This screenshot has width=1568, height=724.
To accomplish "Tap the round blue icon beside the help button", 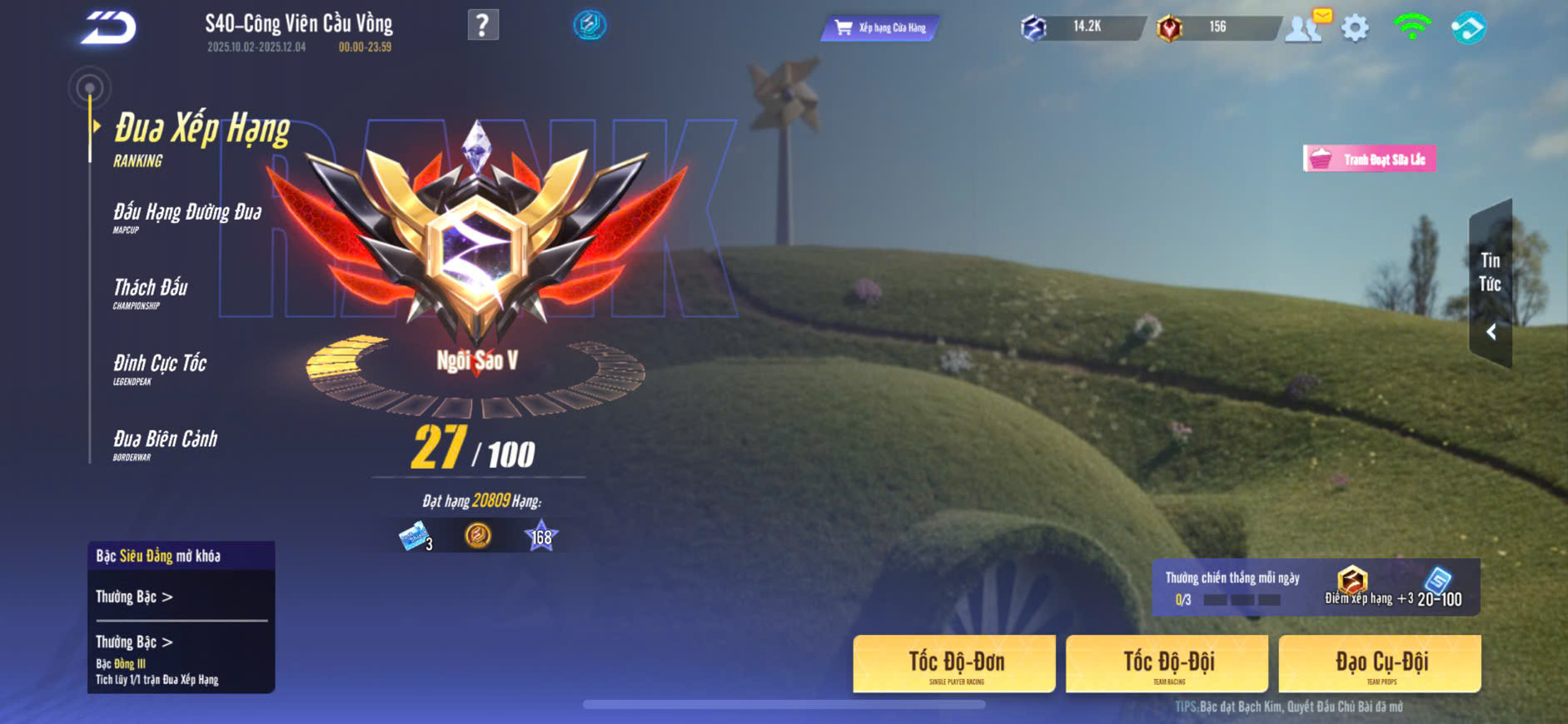I will 590,25.
